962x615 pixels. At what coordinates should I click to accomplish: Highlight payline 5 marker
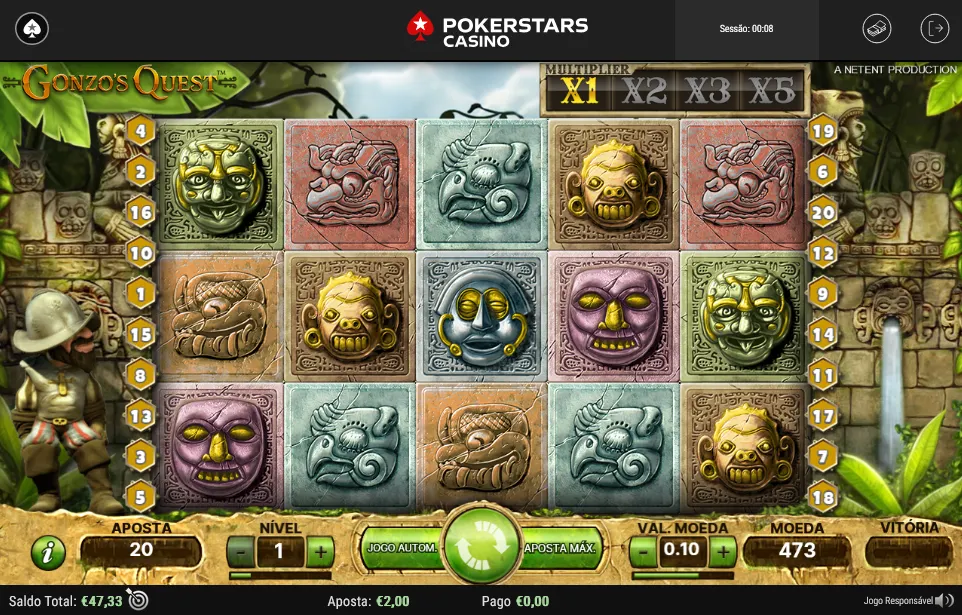coord(140,495)
